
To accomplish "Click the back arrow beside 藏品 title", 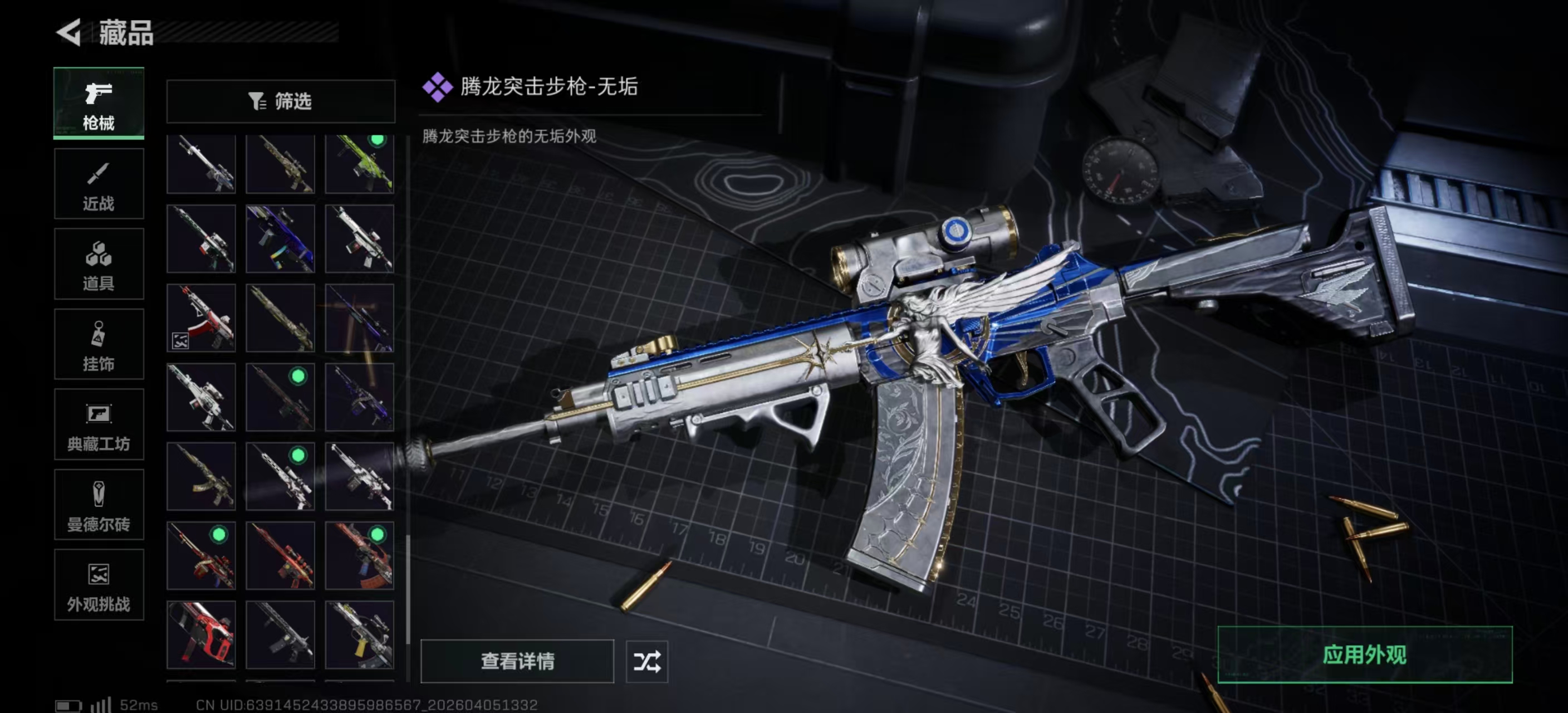I will (69, 33).
